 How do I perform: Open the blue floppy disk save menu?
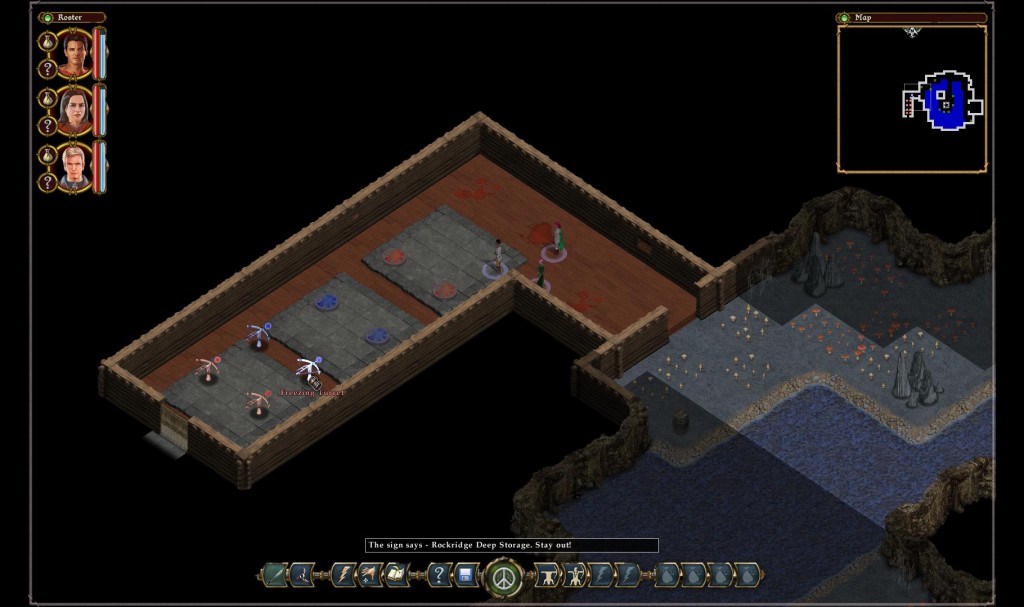click(466, 575)
